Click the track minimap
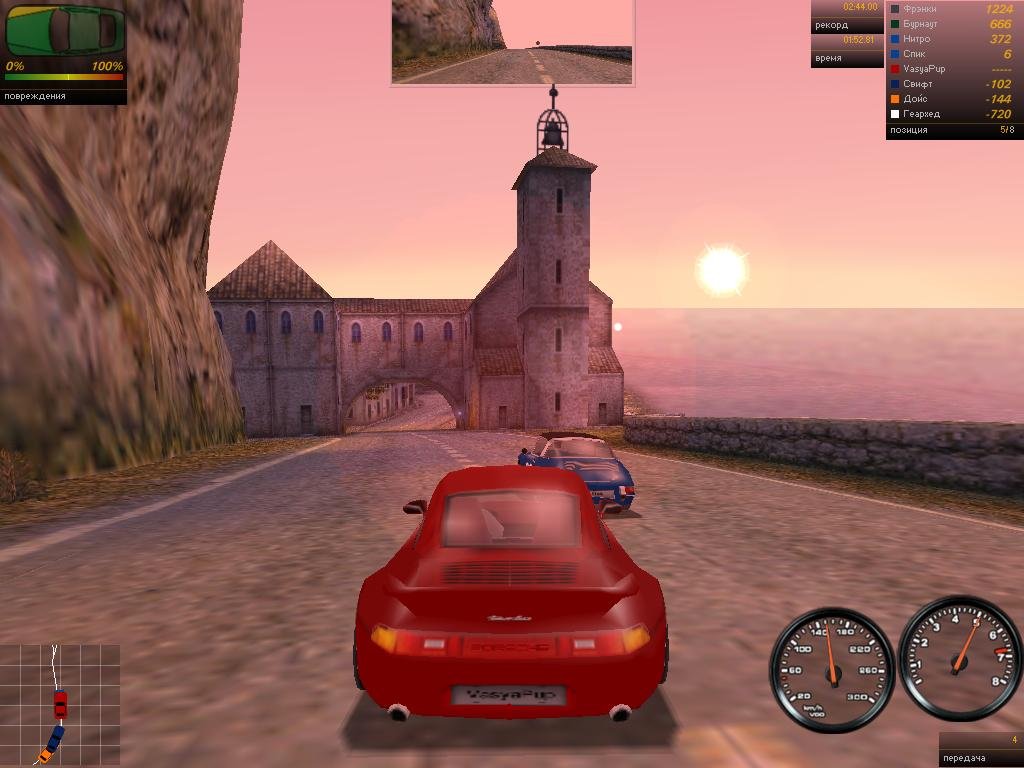The width and height of the screenshot is (1024, 768). 60,705
